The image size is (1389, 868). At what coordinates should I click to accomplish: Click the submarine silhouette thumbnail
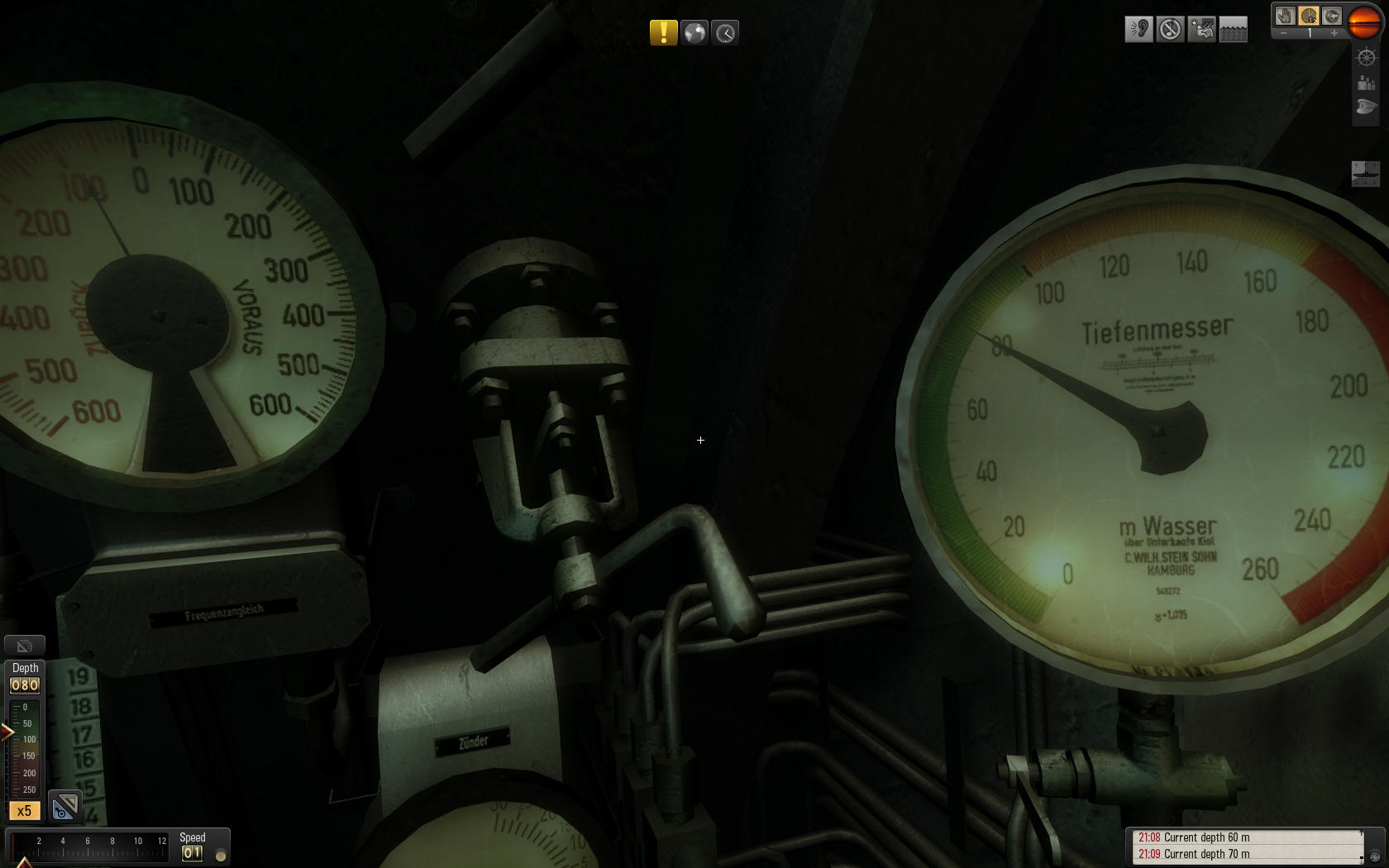pos(1365,173)
